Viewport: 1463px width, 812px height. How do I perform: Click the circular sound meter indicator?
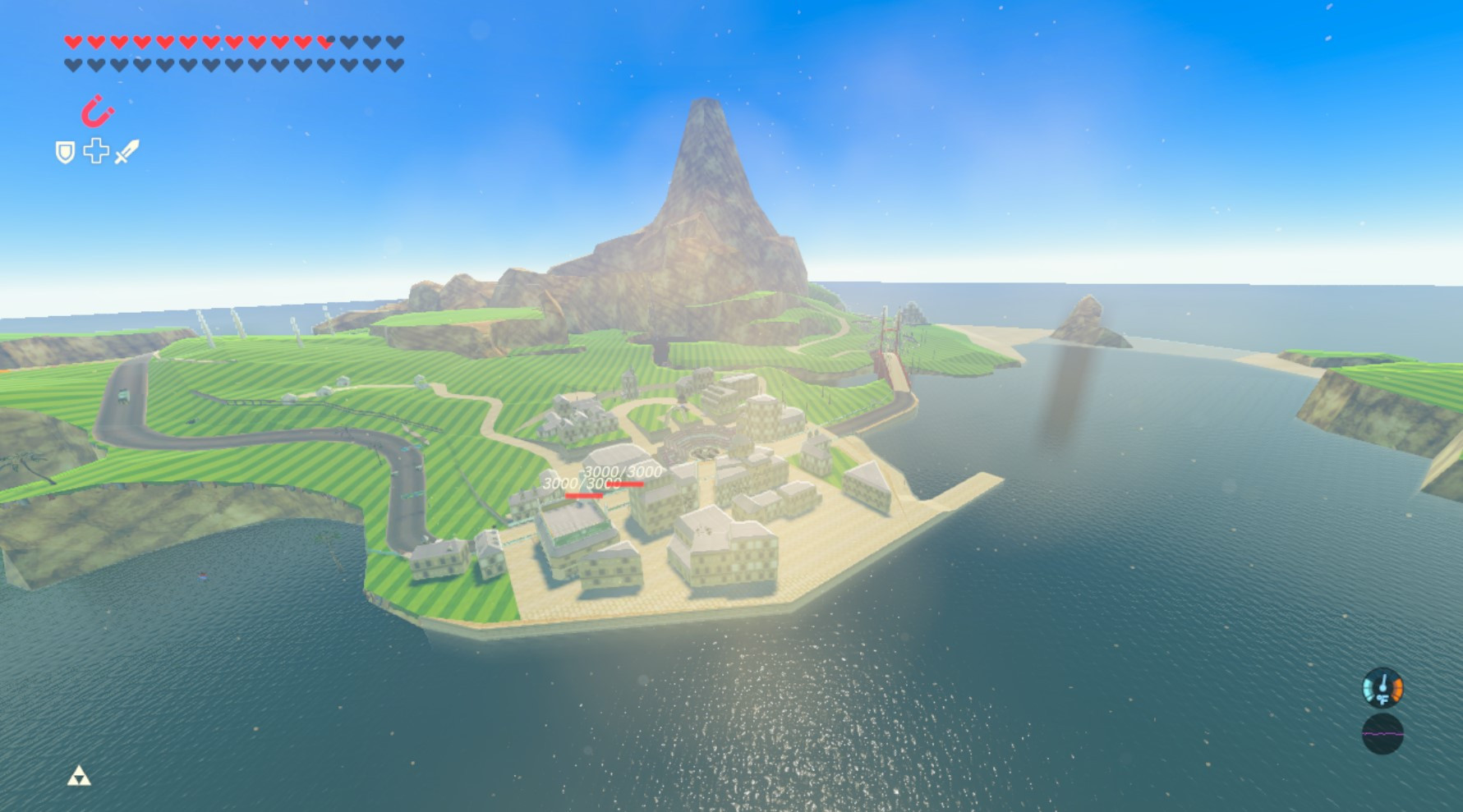click(x=1382, y=733)
